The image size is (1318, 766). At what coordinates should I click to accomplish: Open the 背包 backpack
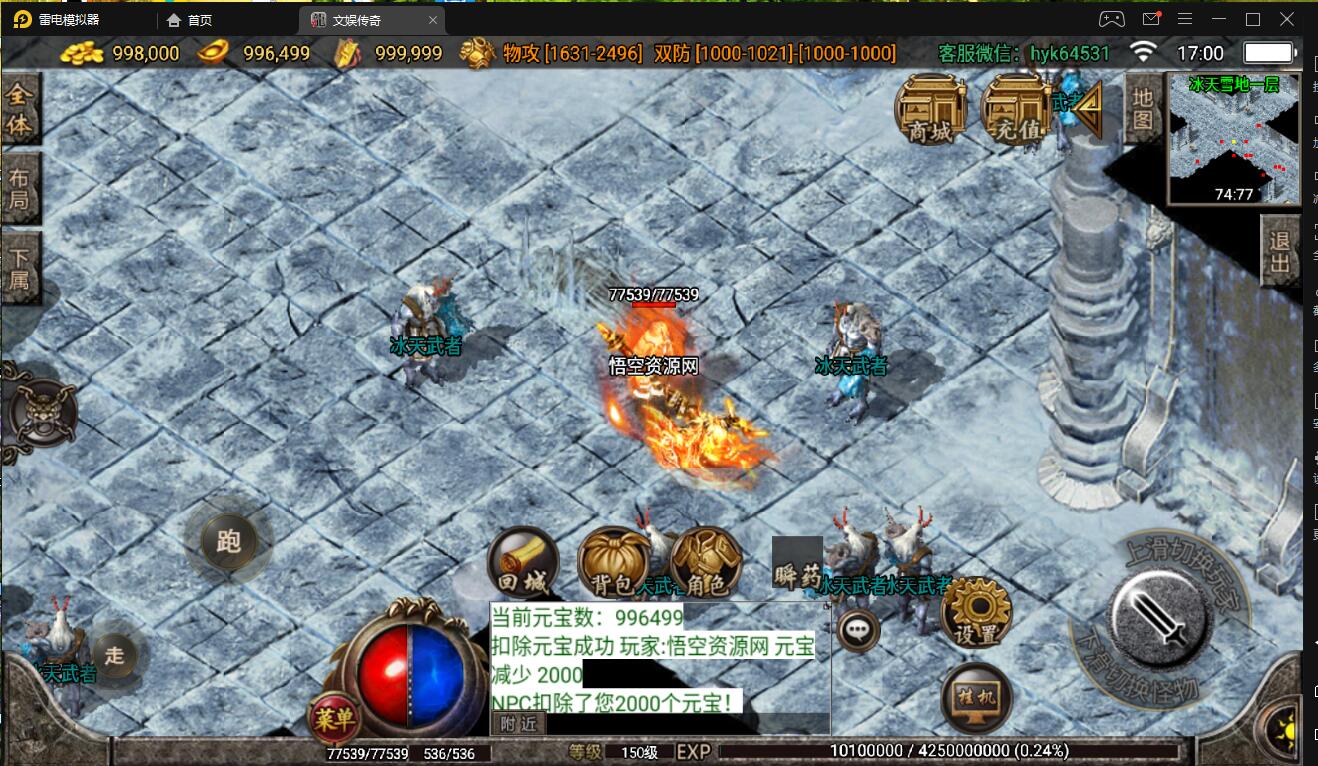[612, 563]
